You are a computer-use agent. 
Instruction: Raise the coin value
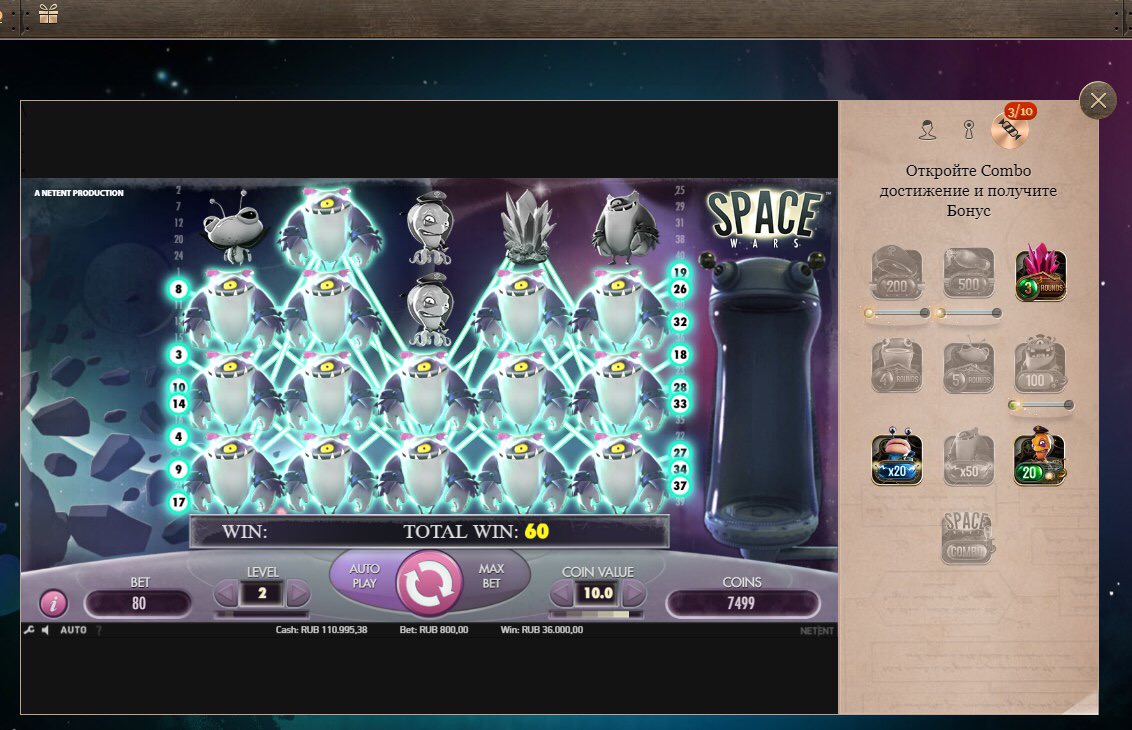click(x=634, y=594)
